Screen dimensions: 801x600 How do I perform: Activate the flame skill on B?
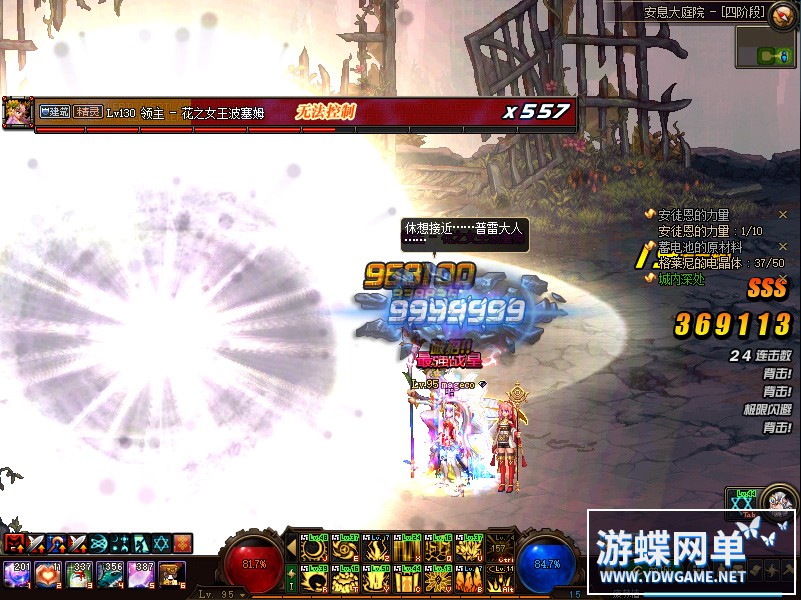(x=467, y=578)
